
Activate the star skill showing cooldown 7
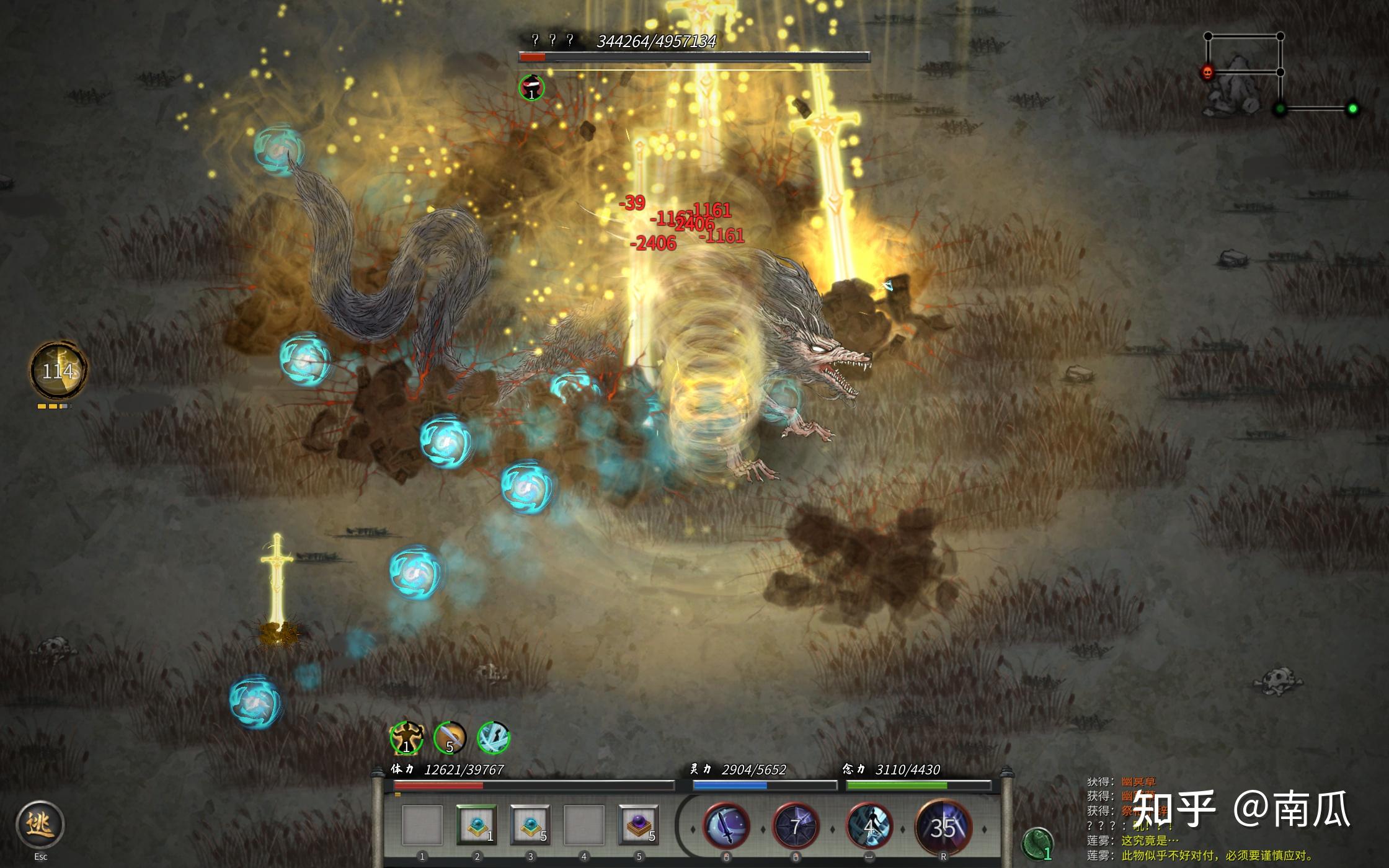coord(796,826)
